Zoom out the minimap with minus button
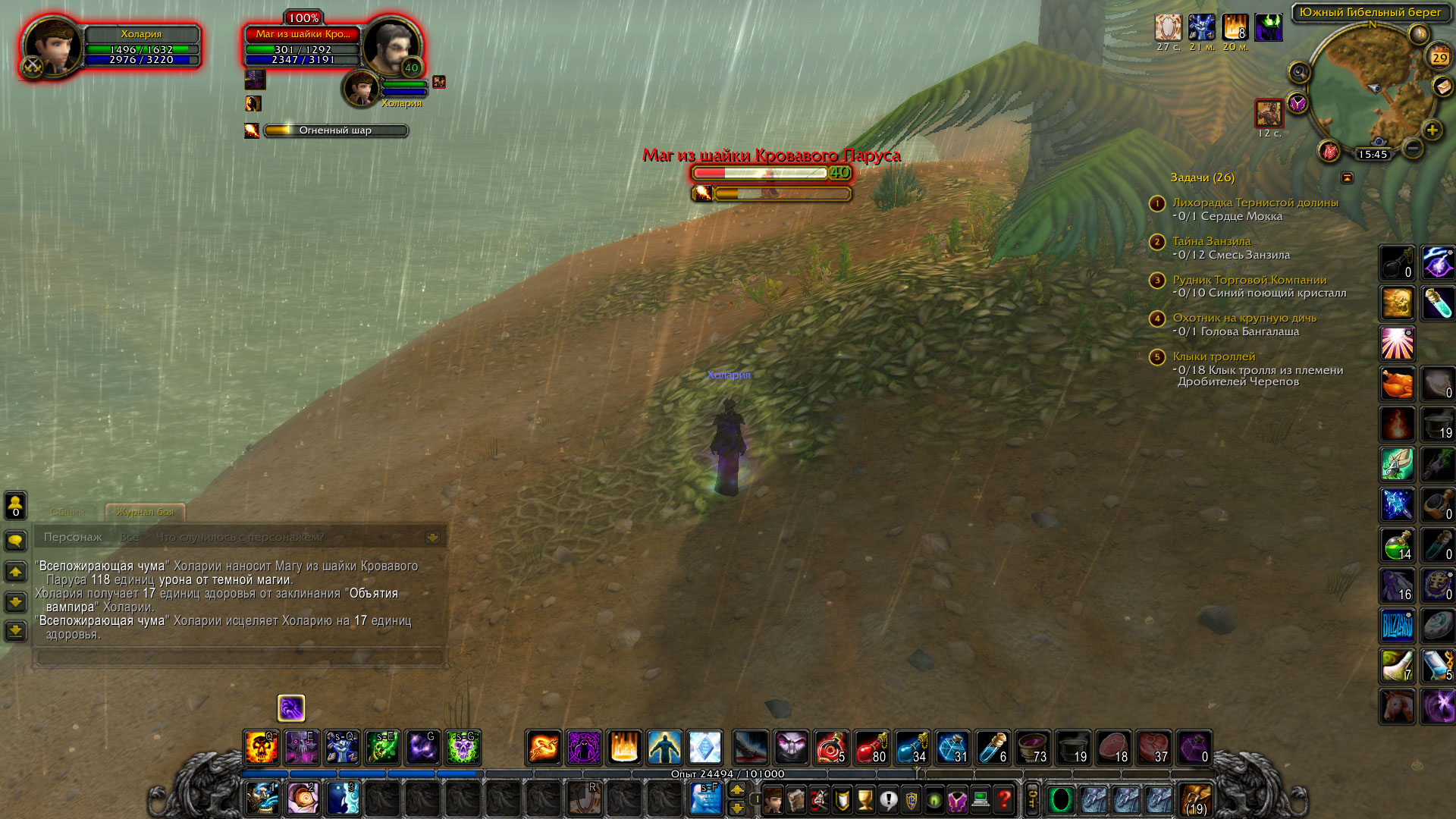Image resolution: width=1456 pixels, height=819 pixels. (1412, 149)
